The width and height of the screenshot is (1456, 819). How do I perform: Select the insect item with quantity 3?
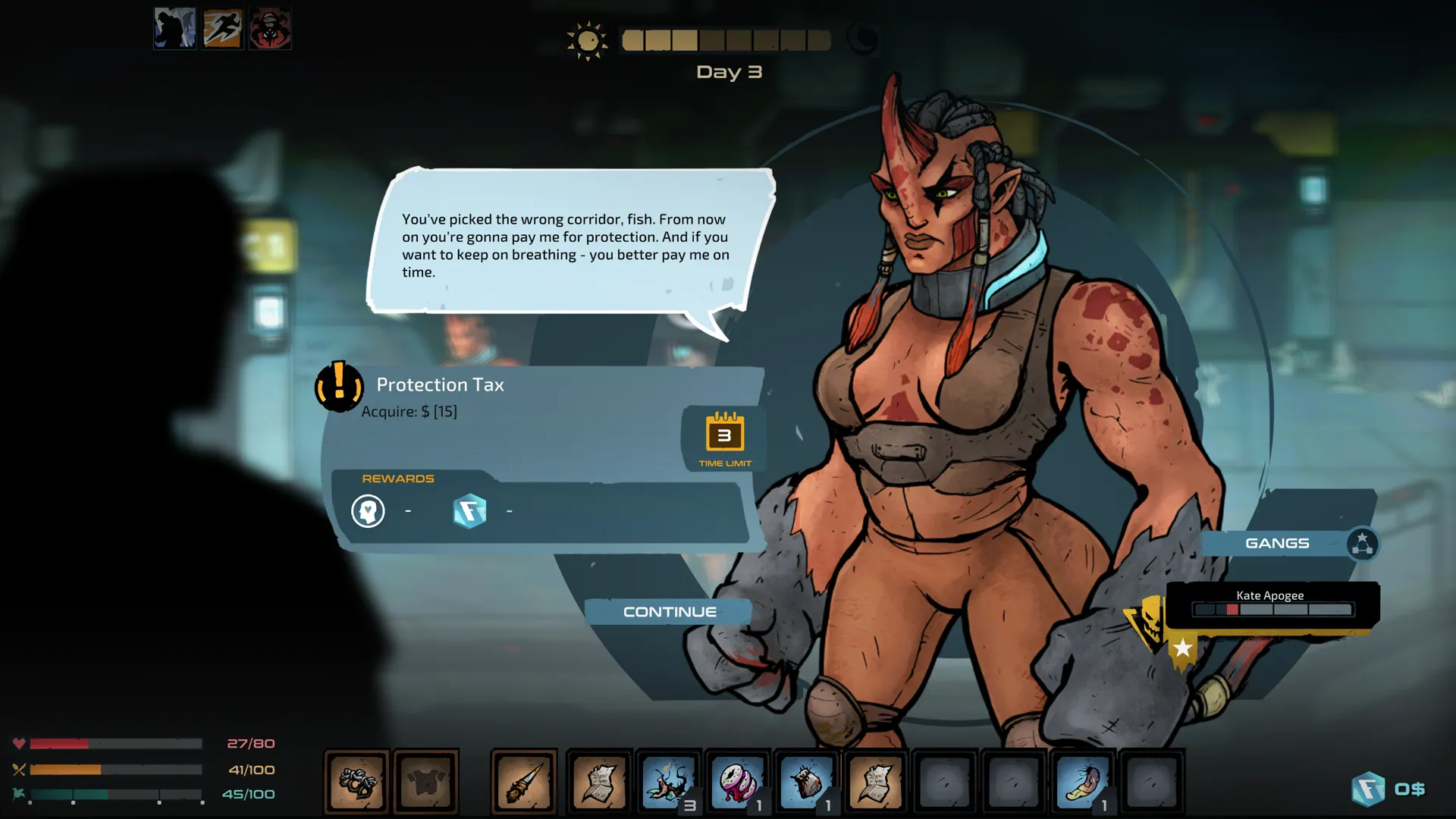(668, 781)
